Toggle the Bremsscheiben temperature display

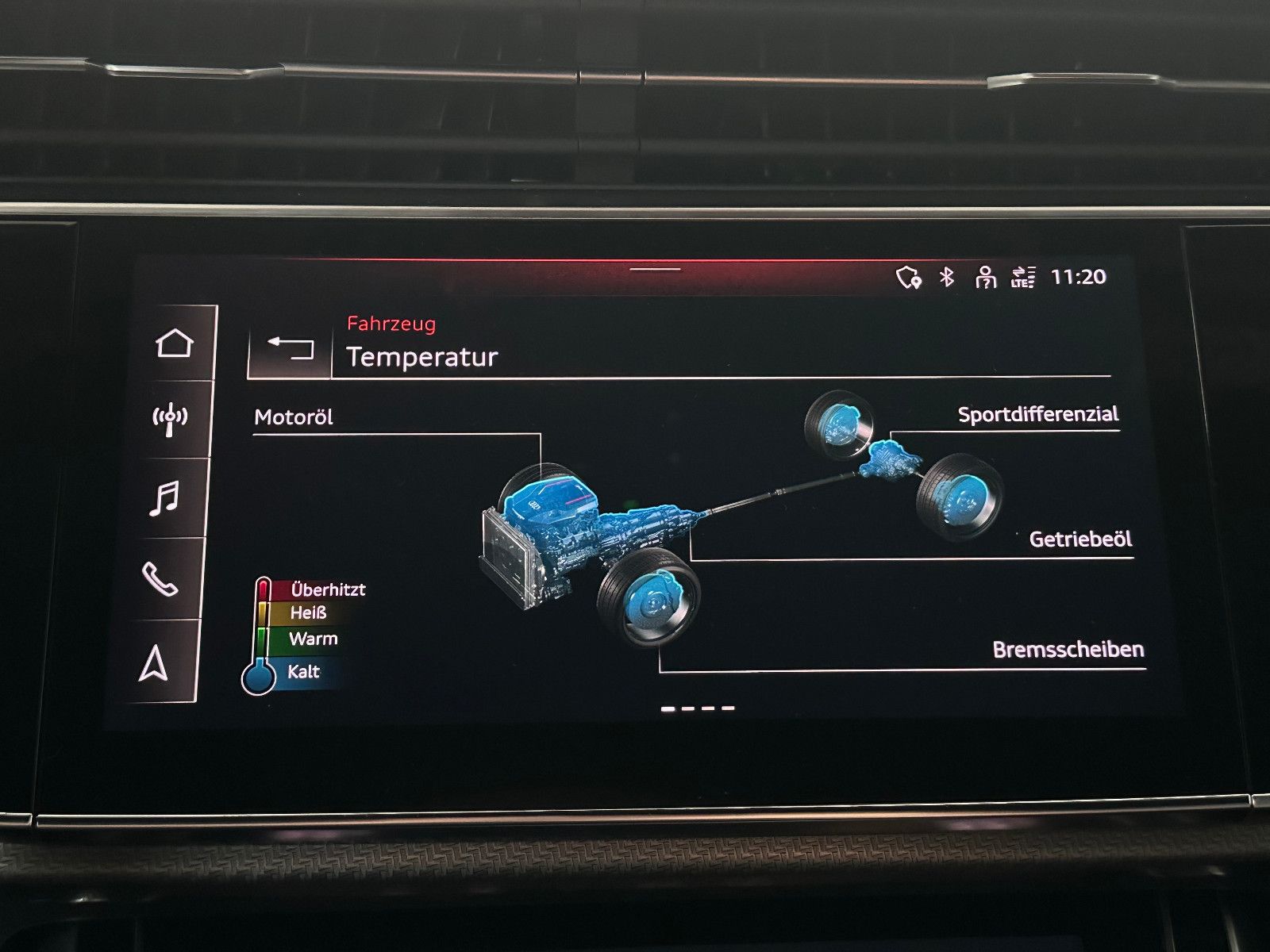[1068, 651]
